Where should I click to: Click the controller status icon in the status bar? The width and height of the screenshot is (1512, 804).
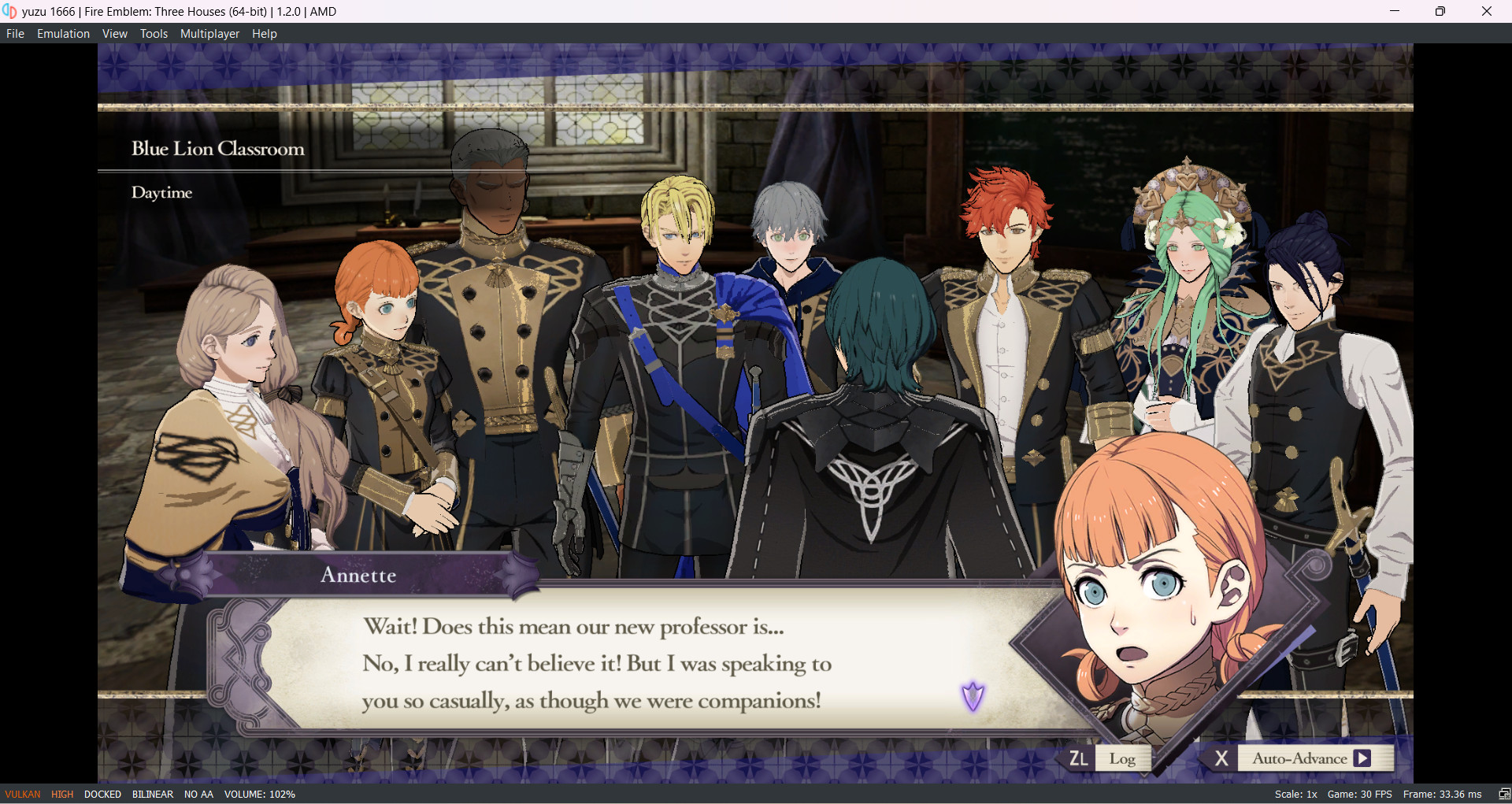coord(1501,794)
